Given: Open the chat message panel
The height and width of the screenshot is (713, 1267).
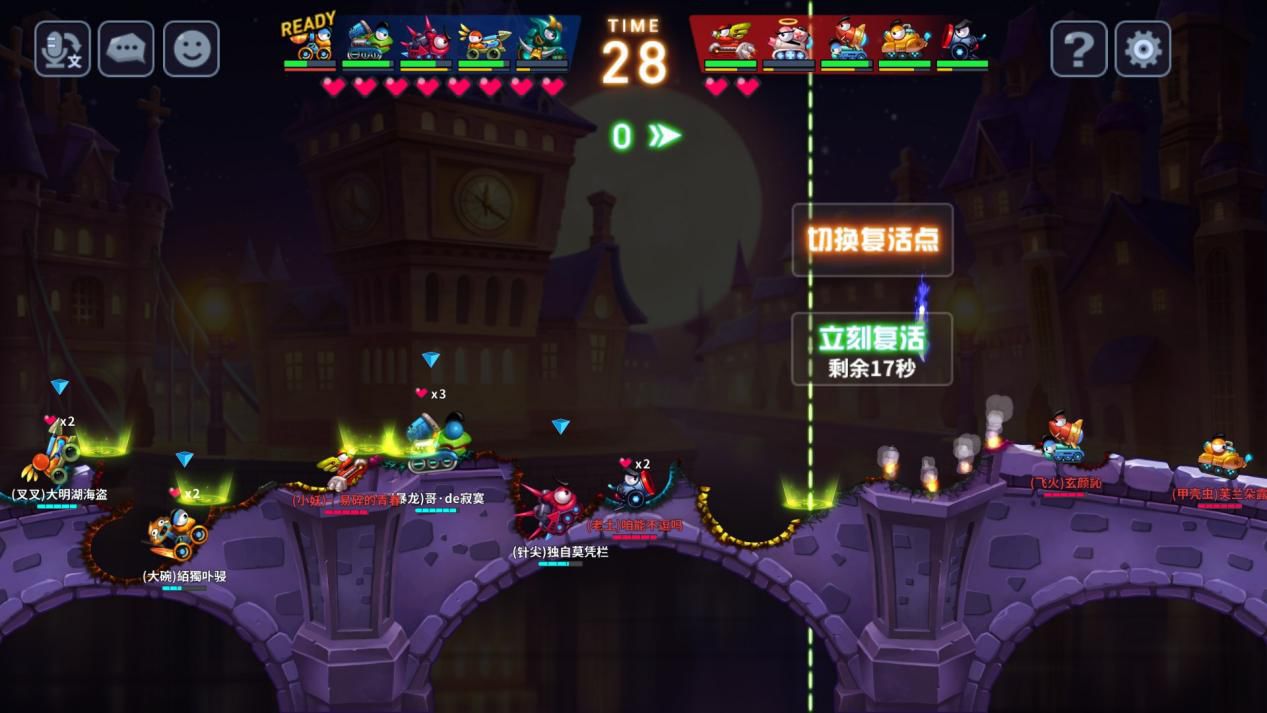Looking at the screenshot, I should 126,49.
